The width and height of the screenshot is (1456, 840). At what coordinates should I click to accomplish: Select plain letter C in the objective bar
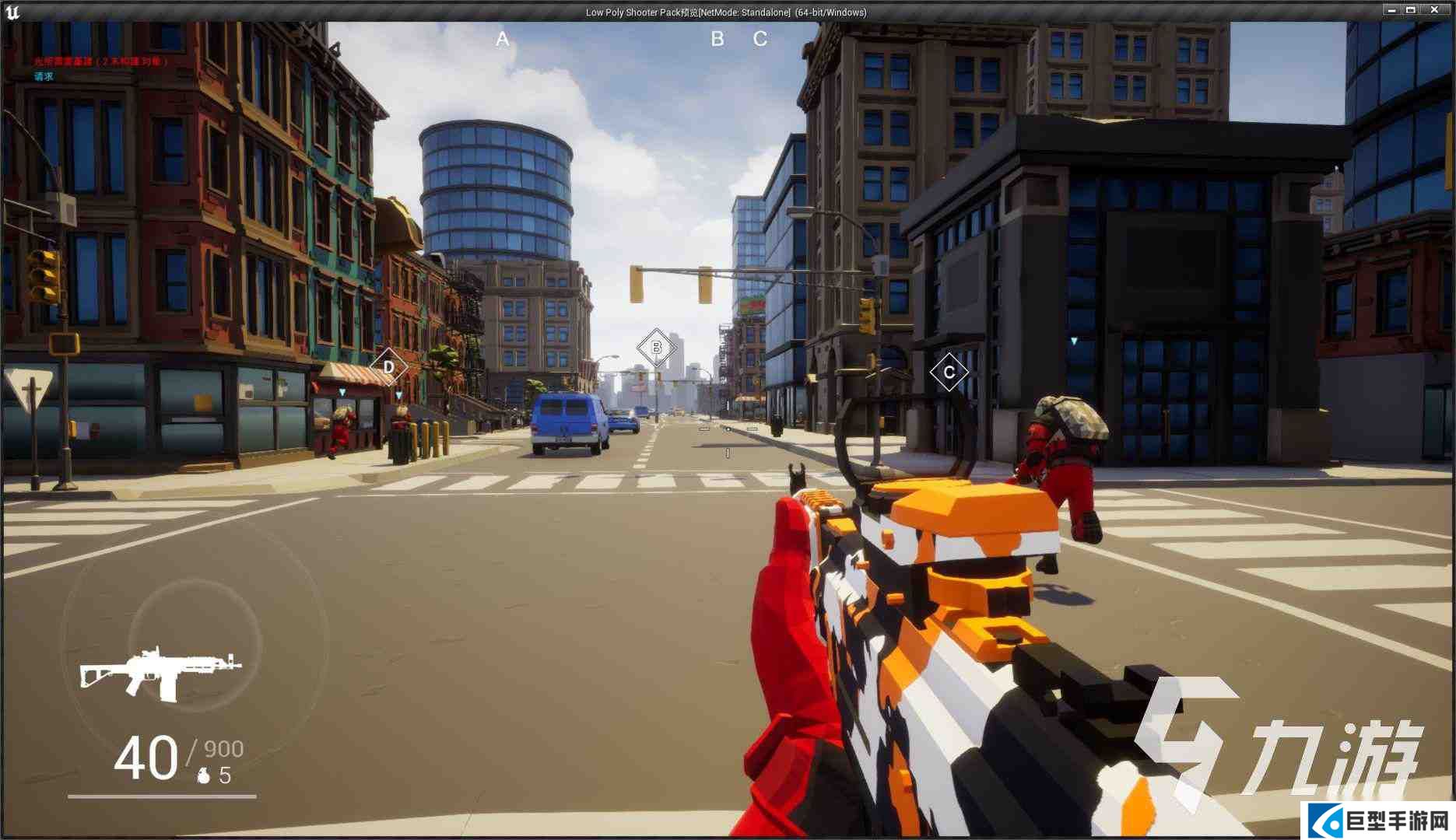pos(760,39)
